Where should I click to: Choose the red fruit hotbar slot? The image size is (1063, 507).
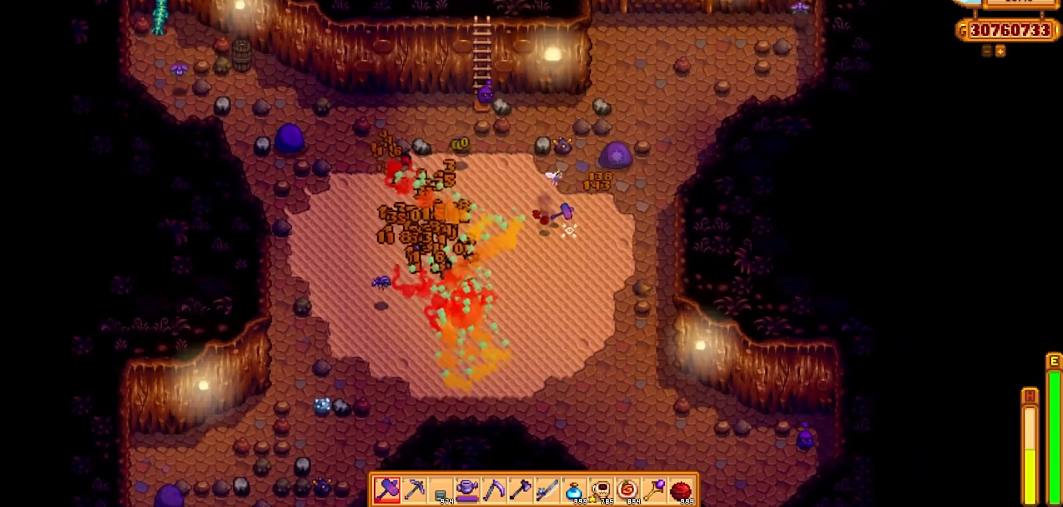click(x=681, y=490)
